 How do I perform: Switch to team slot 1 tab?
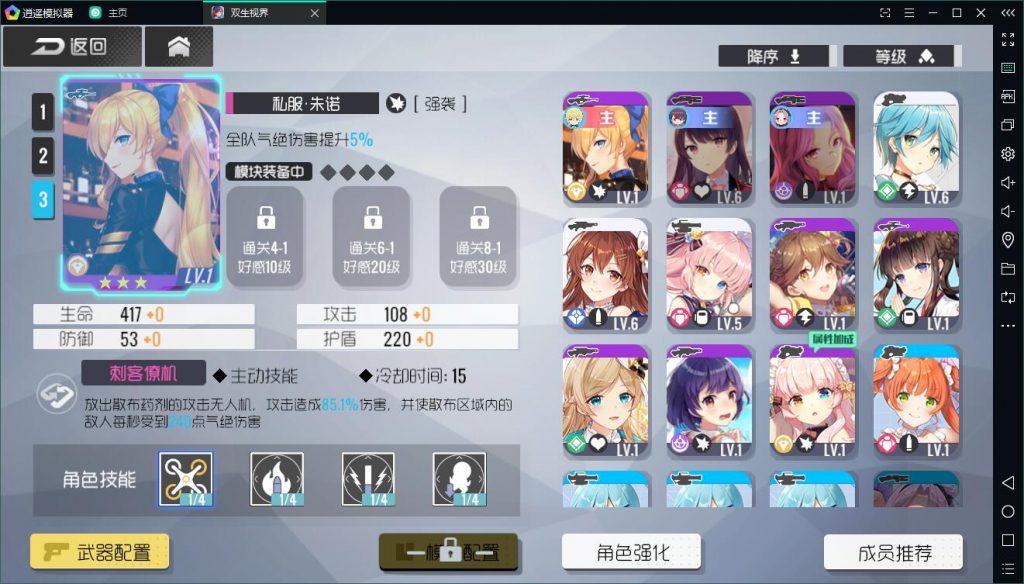pyautogui.click(x=42, y=112)
